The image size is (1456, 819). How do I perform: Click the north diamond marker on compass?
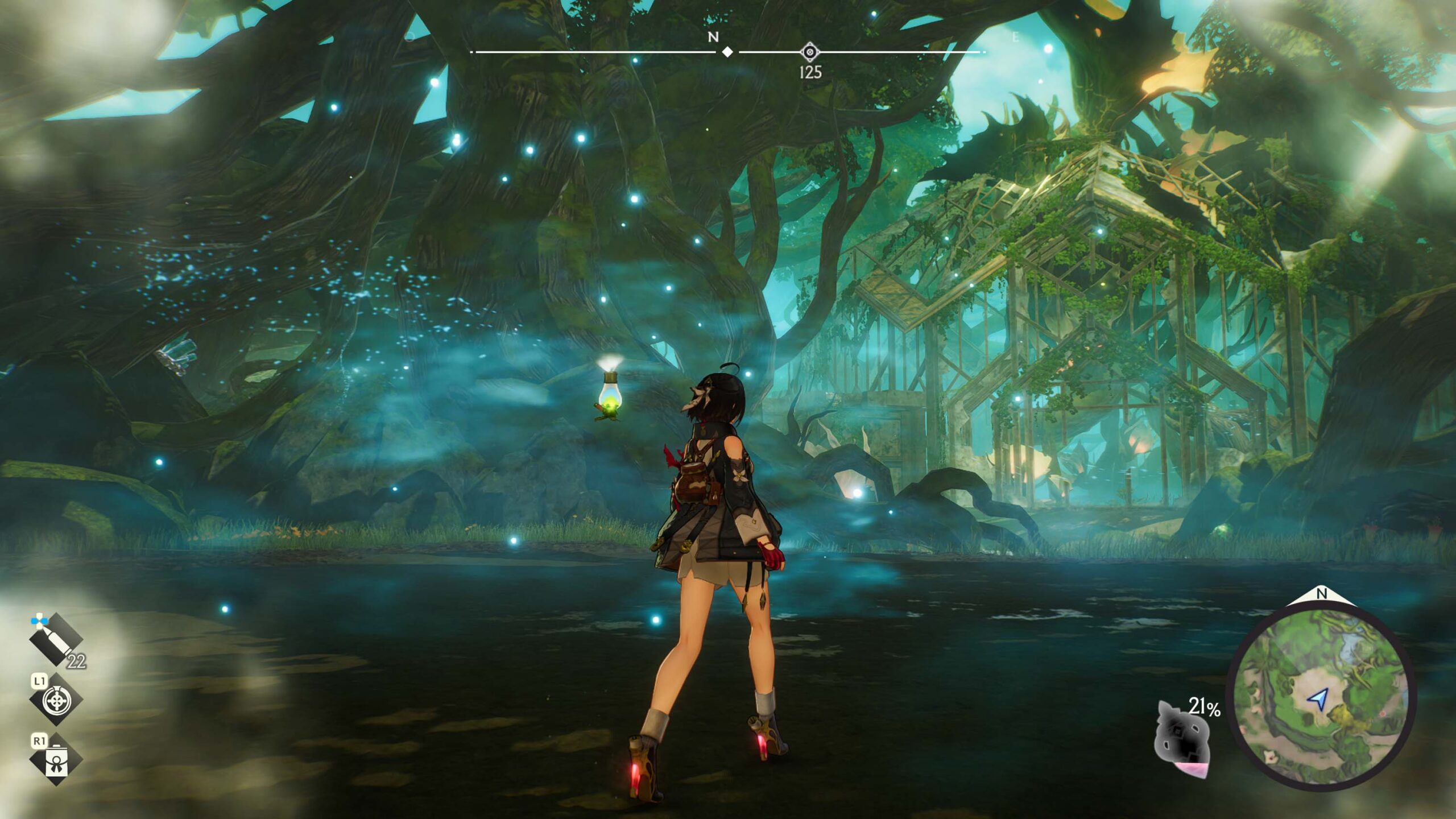(727, 52)
